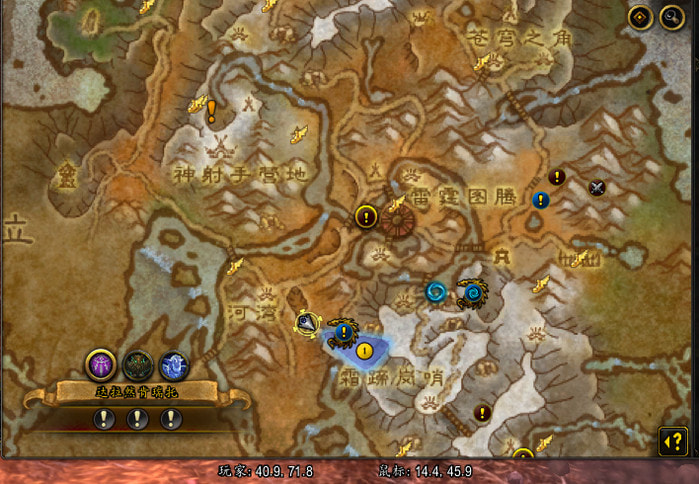The height and width of the screenshot is (484, 699).
Task: Select the large orange exclamation quest marker
Action: pyautogui.click(x=211, y=112)
